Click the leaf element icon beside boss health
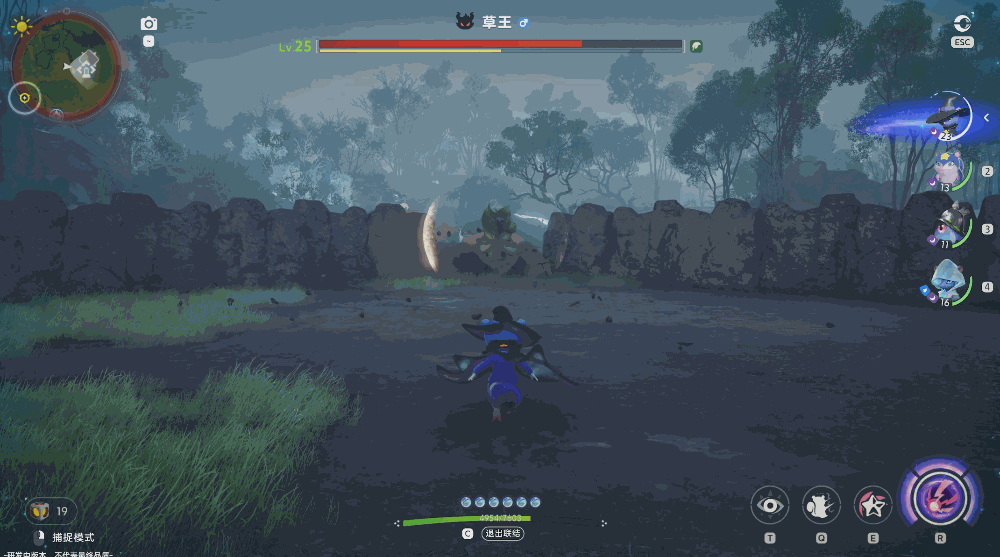 pos(696,46)
